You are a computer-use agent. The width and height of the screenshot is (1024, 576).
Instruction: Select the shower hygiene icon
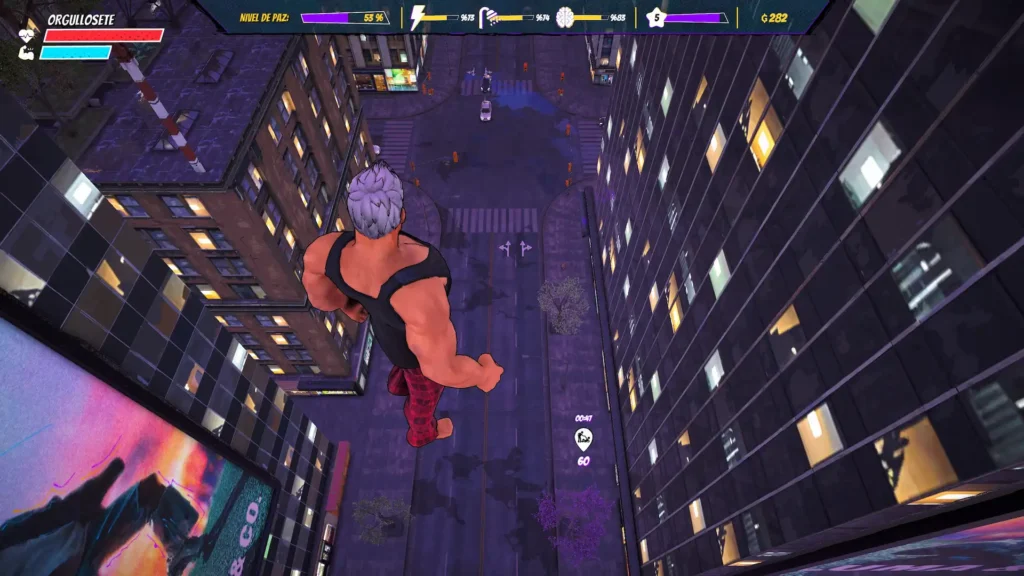click(489, 17)
